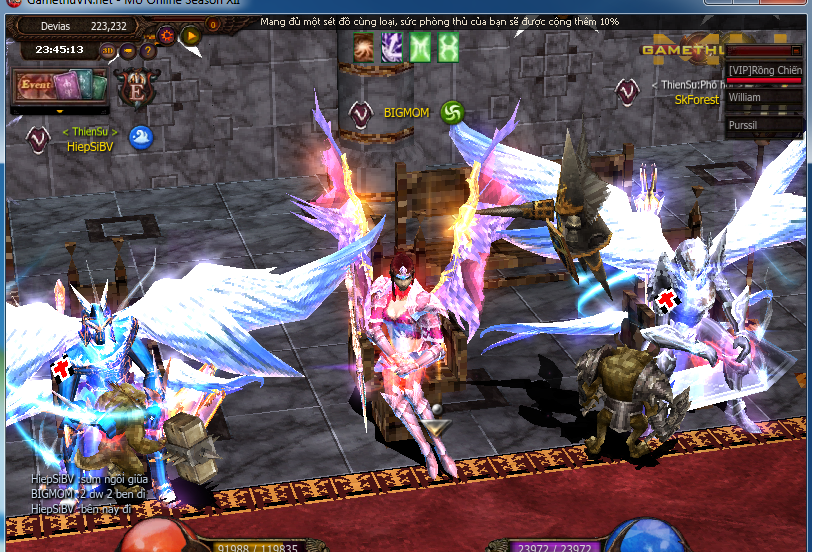Click the last green rune buff icon
Image resolution: width=813 pixels, height=552 pixels.
448,46
